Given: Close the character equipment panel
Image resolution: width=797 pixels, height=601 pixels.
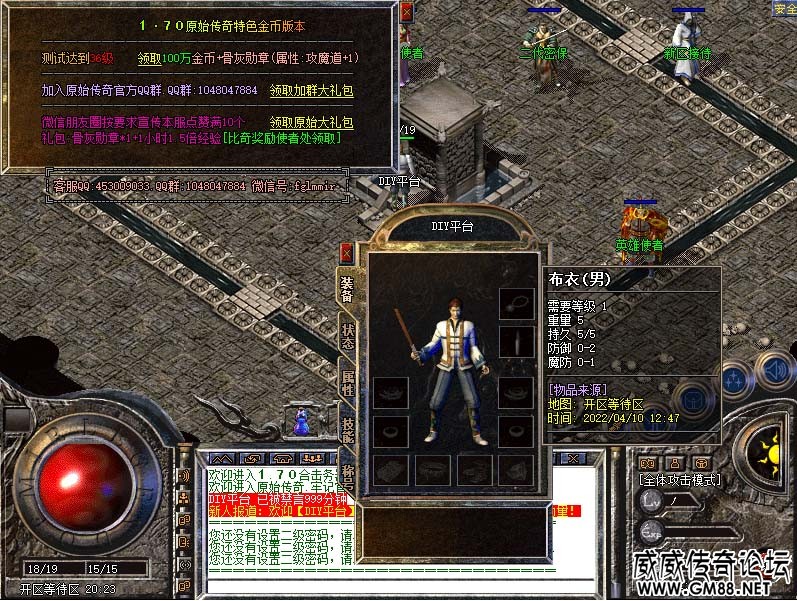Looking at the screenshot, I should (x=346, y=253).
